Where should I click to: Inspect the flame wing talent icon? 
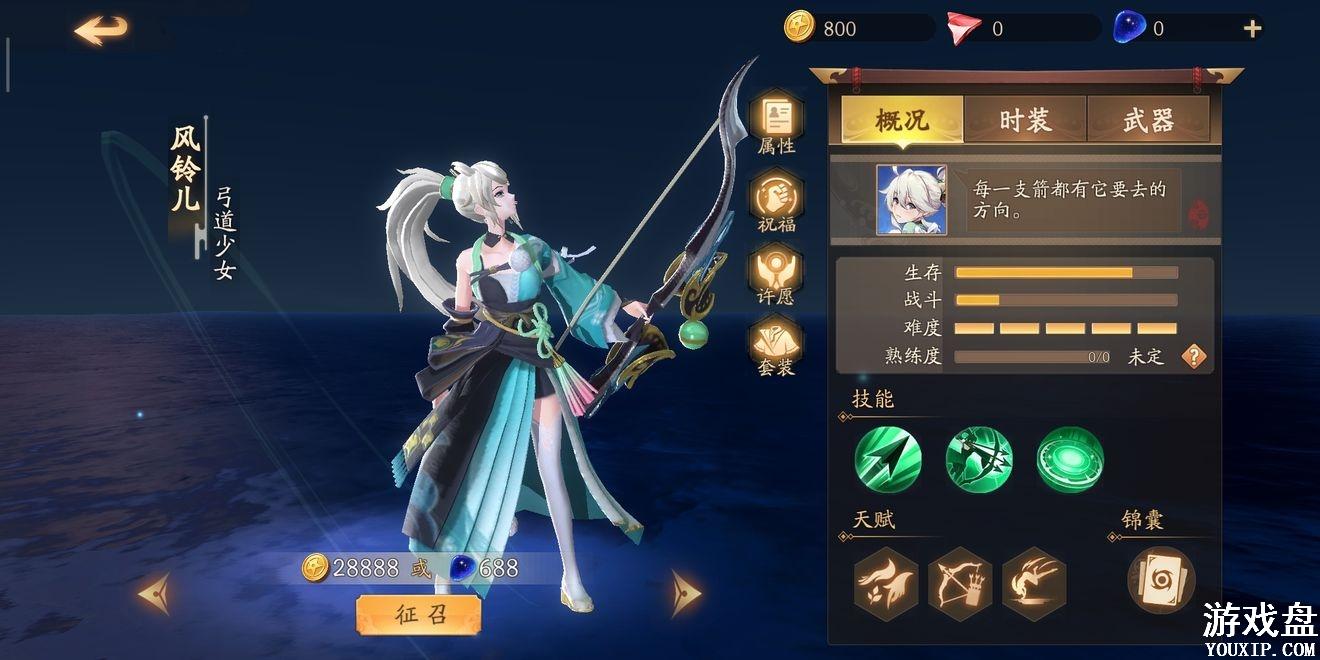pos(886,581)
